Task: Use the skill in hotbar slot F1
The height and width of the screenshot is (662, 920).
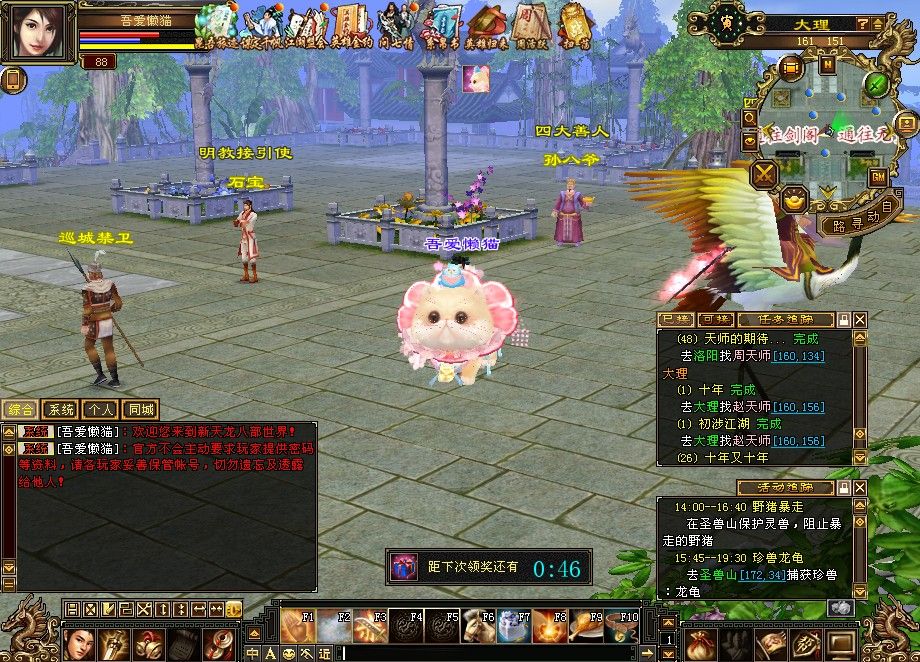Action: 295,626
